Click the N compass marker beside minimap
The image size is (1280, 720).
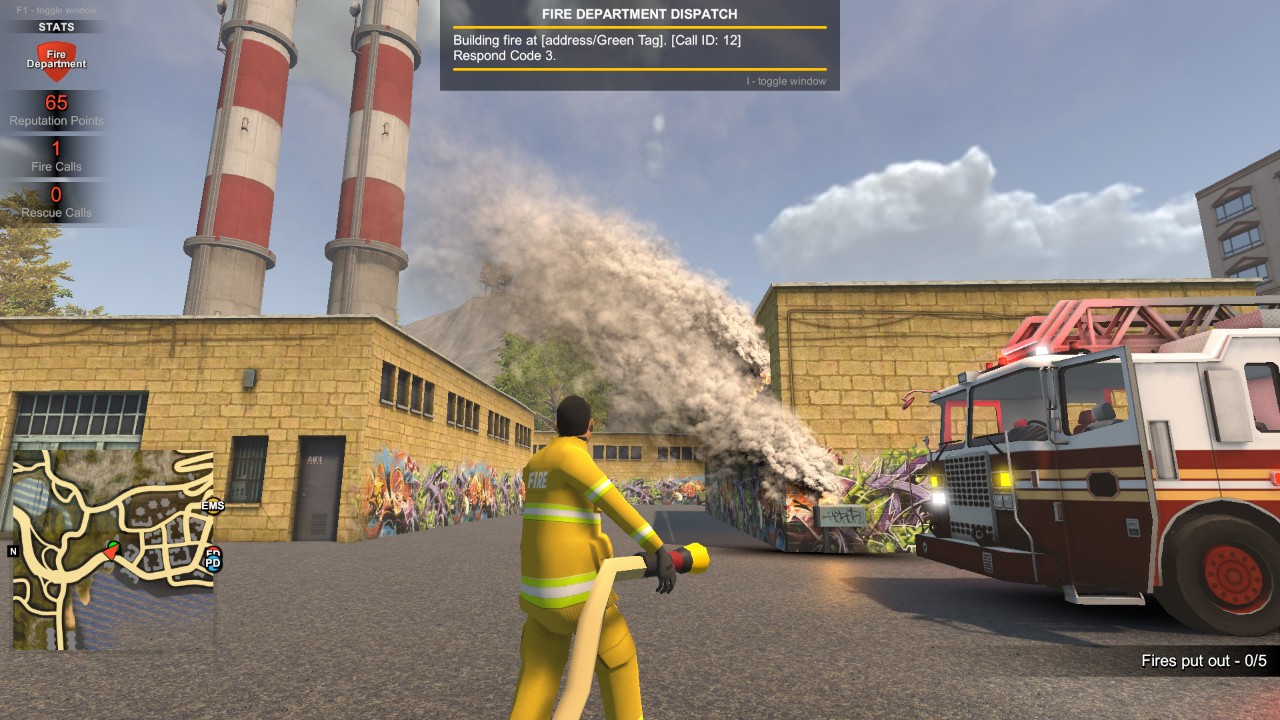click(x=13, y=551)
